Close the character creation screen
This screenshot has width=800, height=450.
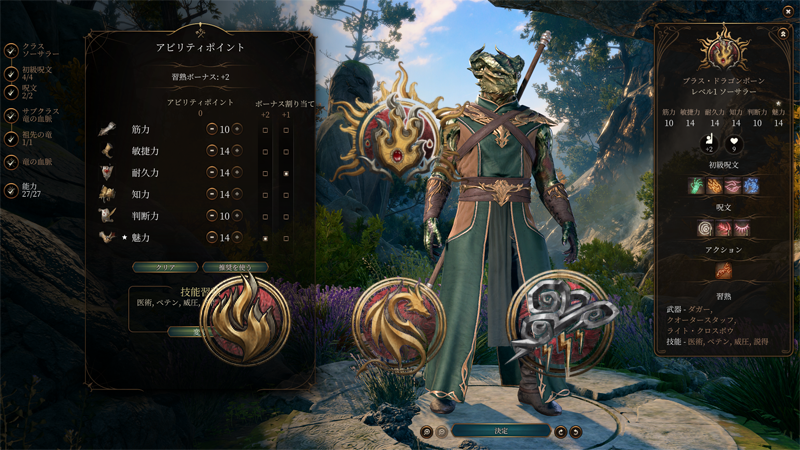[x=789, y=10]
